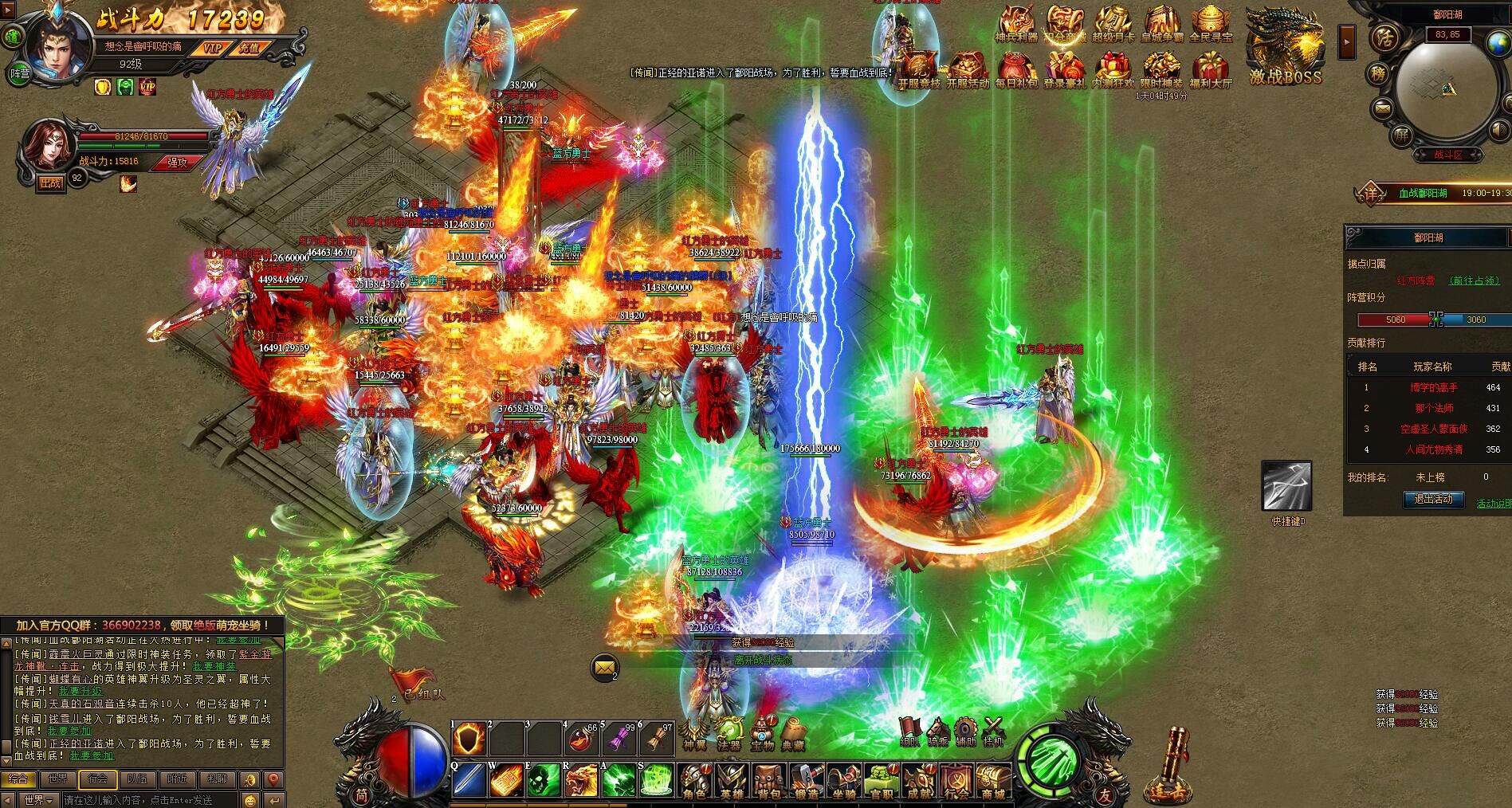The height and width of the screenshot is (808, 1512).
Task: Open the 角色 character panel
Action: (x=693, y=781)
